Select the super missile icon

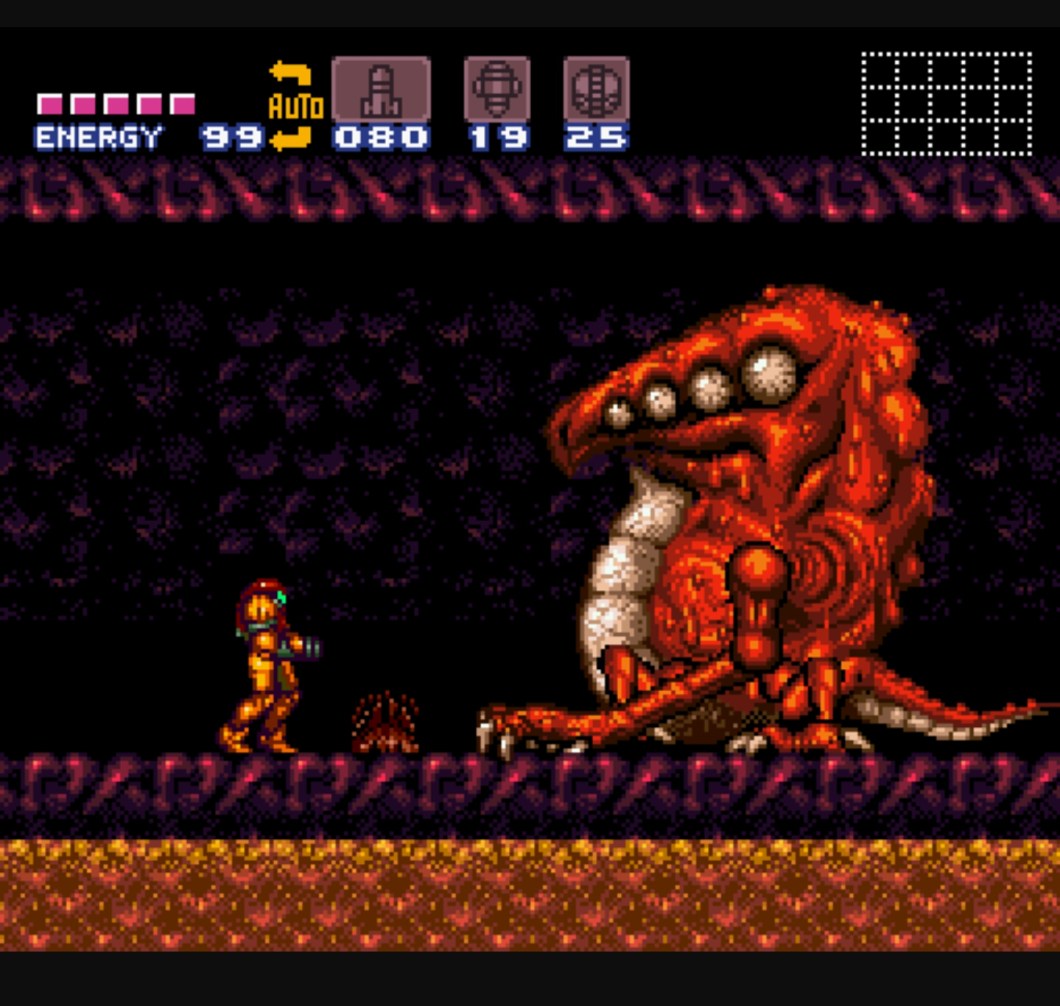click(x=497, y=90)
